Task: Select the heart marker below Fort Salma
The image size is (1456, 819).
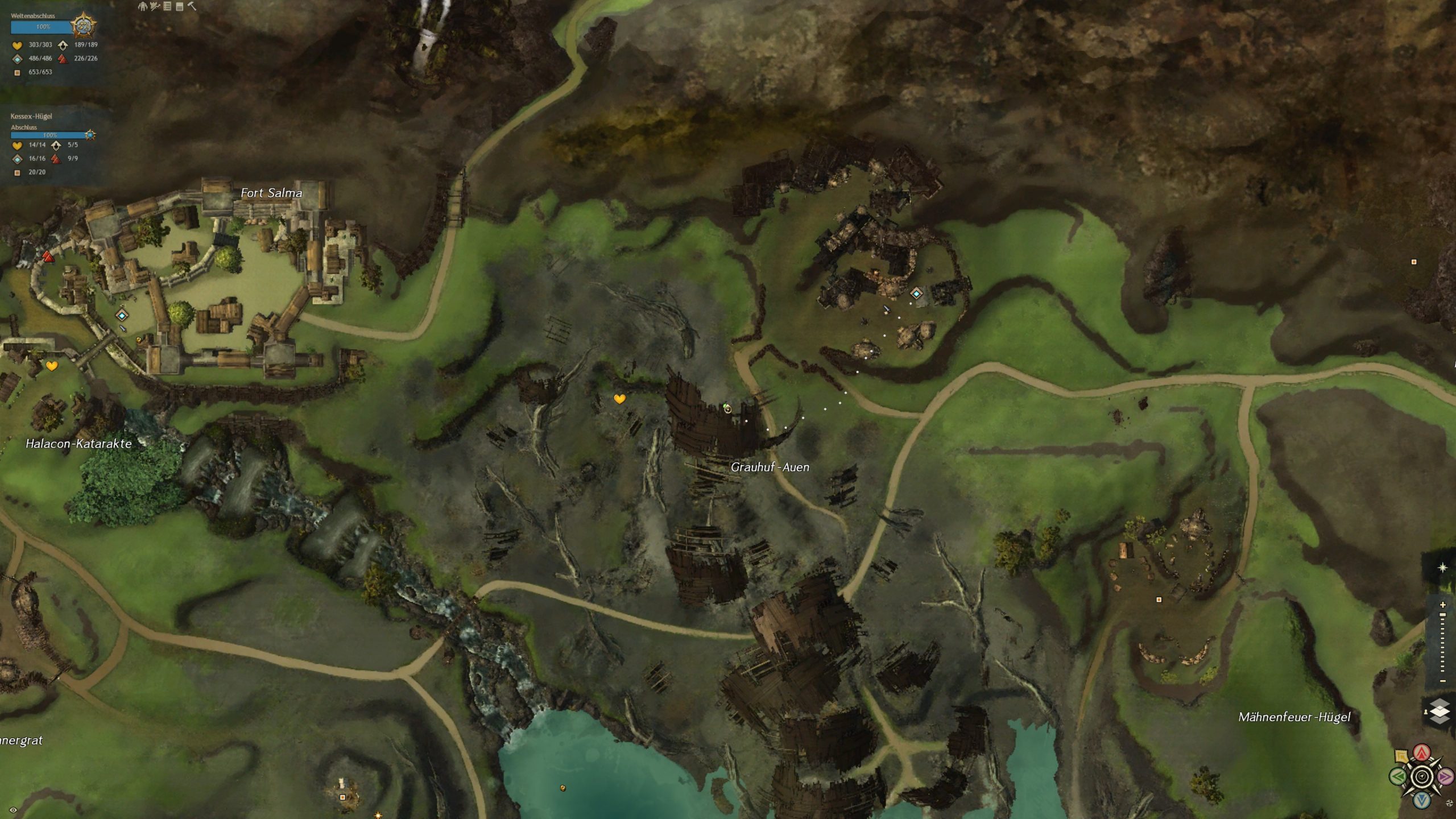Action: tap(52, 366)
